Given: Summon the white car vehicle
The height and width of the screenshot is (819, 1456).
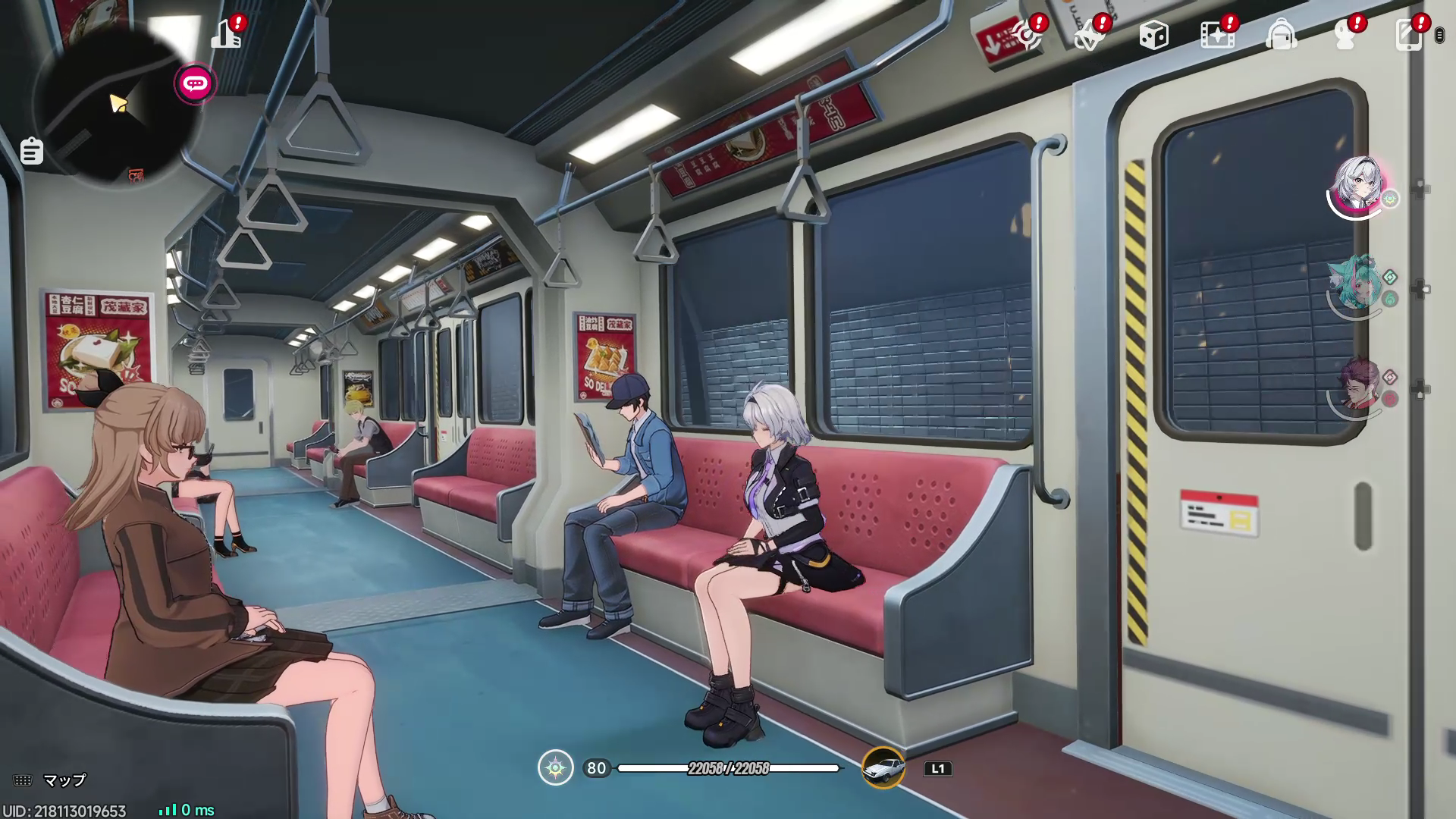Looking at the screenshot, I should click(x=883, y=768).
